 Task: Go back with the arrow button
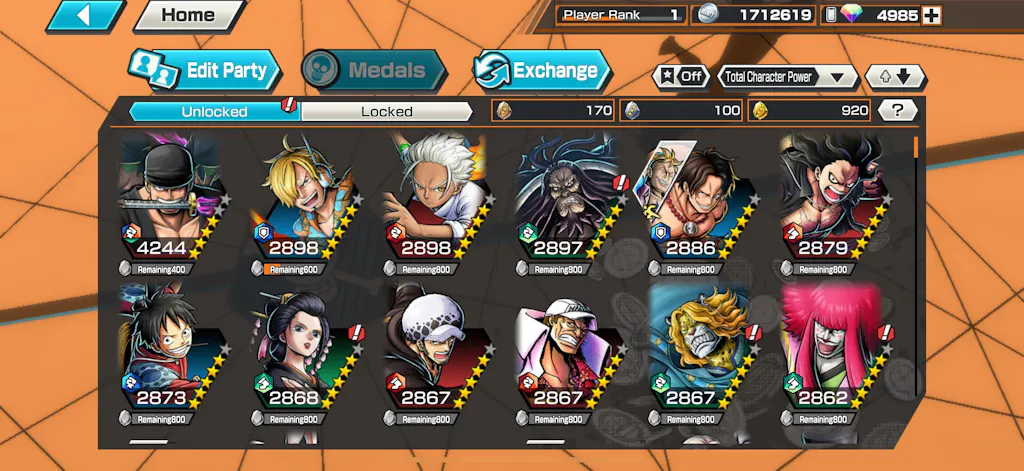86,16
